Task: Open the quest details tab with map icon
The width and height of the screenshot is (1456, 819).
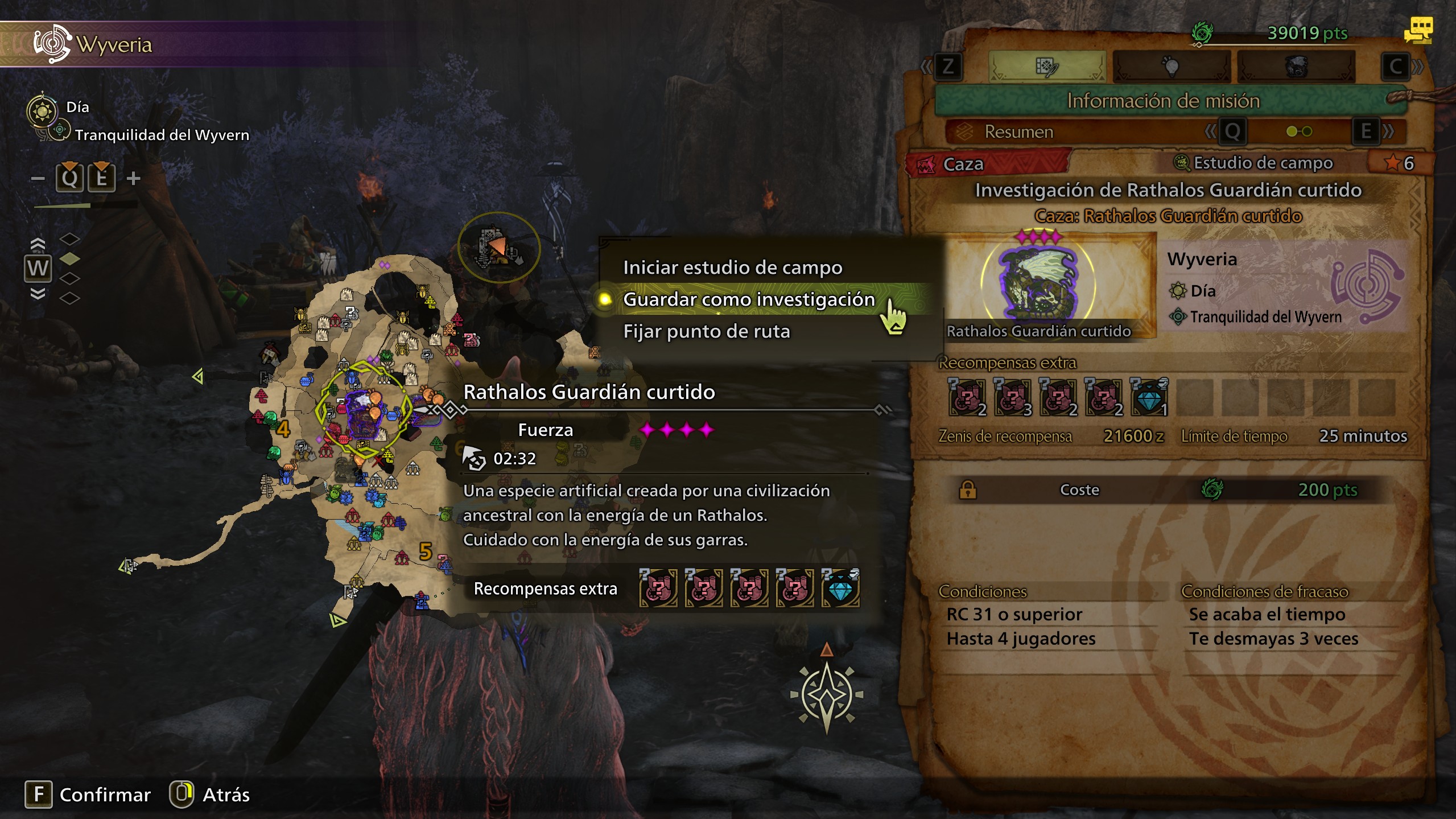Action: click(1046, 67)
